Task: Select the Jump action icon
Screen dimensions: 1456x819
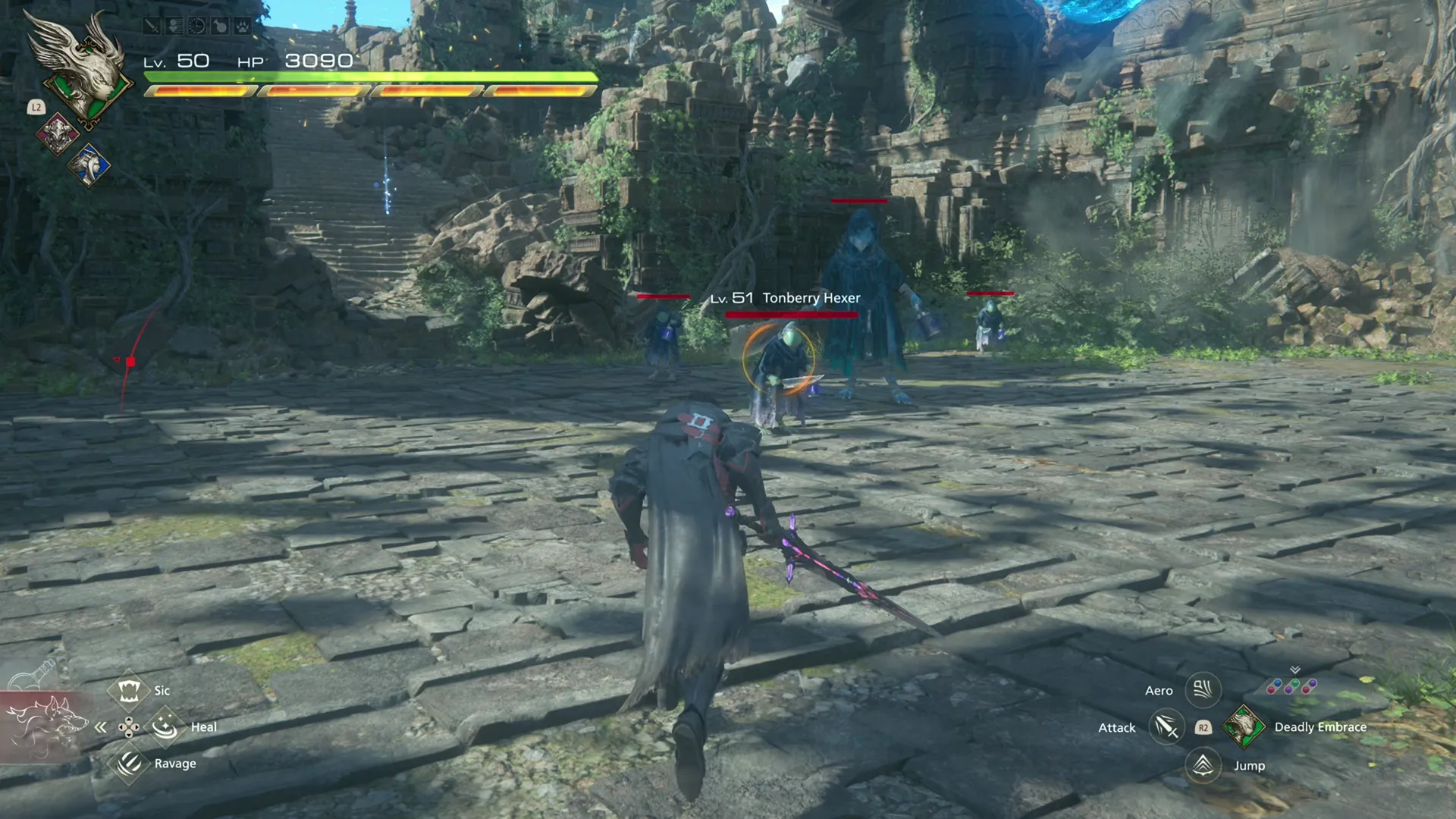Action: [1203, 764]
